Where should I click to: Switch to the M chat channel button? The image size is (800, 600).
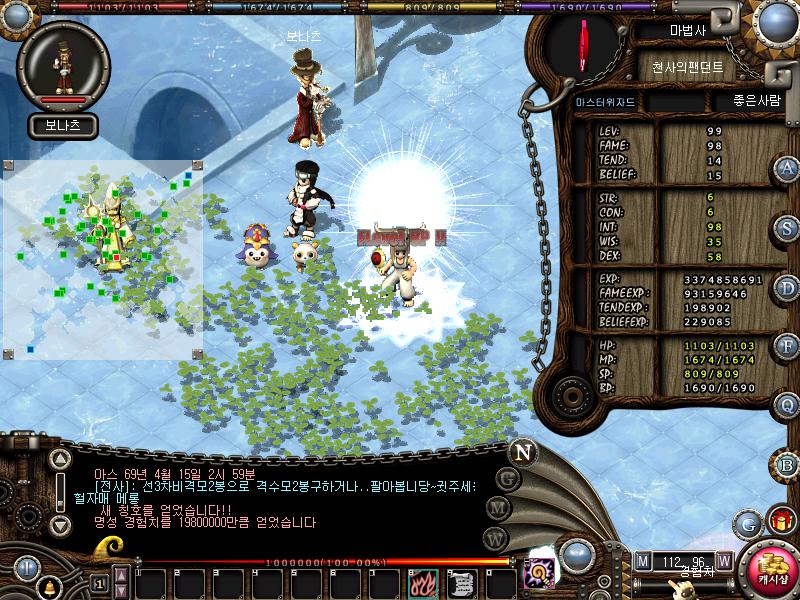point(497,508)
